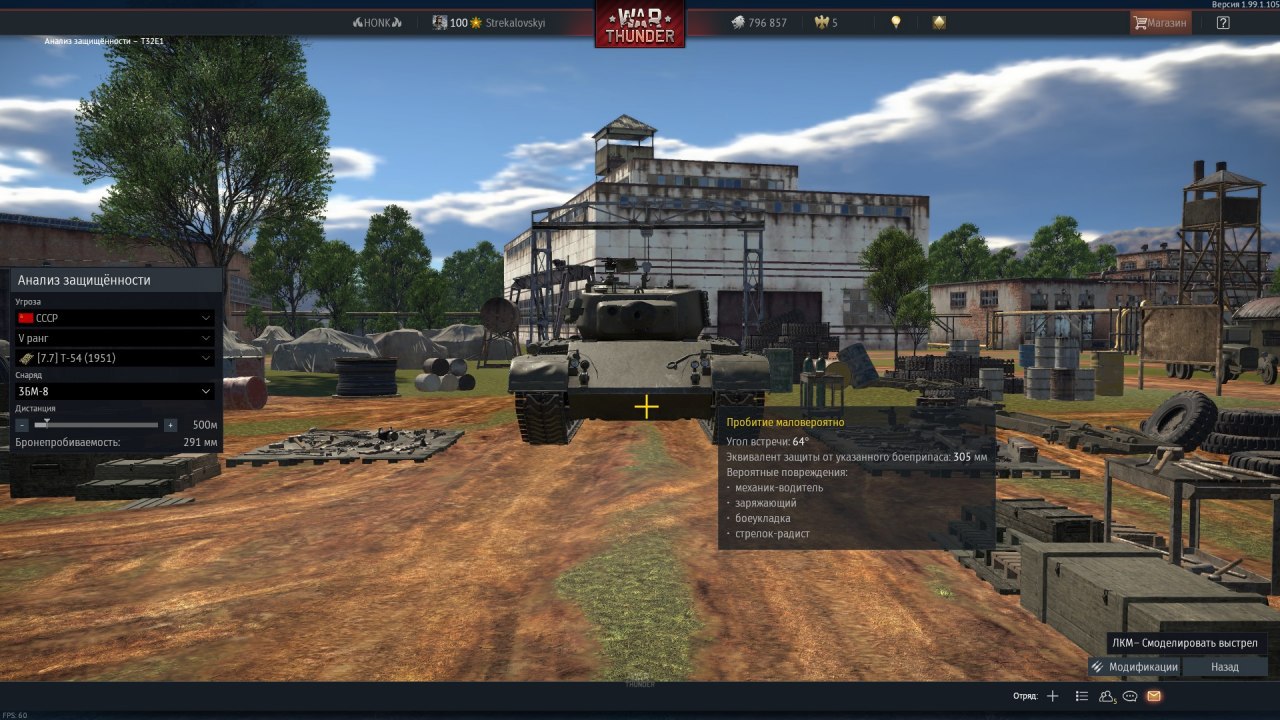Expand the V ранг rank dropdown
The width and height of the screenshot is (1280, 720).
click(x=115, y=338)
